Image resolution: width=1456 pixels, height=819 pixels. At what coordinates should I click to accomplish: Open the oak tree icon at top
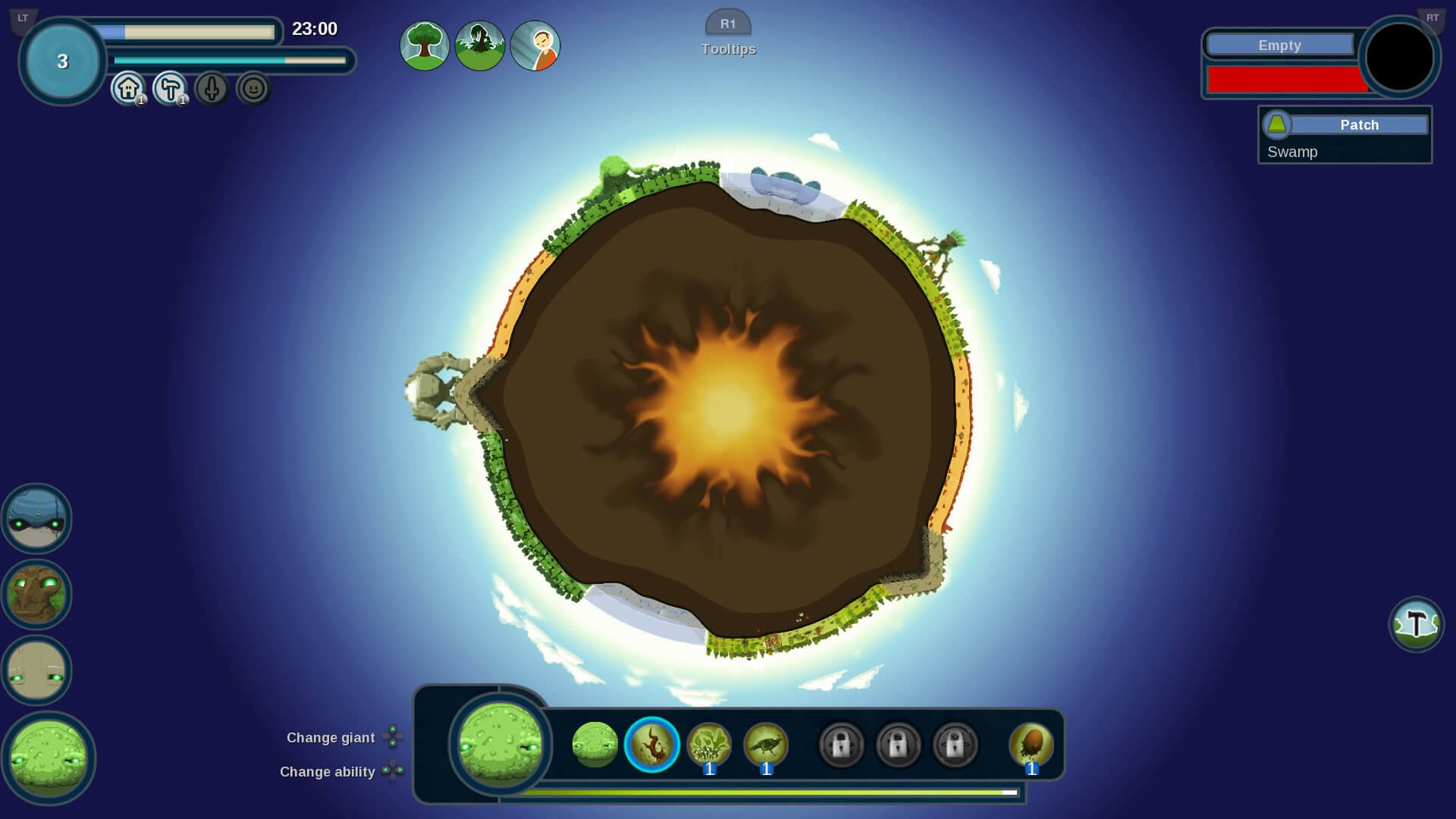point(425,45)
